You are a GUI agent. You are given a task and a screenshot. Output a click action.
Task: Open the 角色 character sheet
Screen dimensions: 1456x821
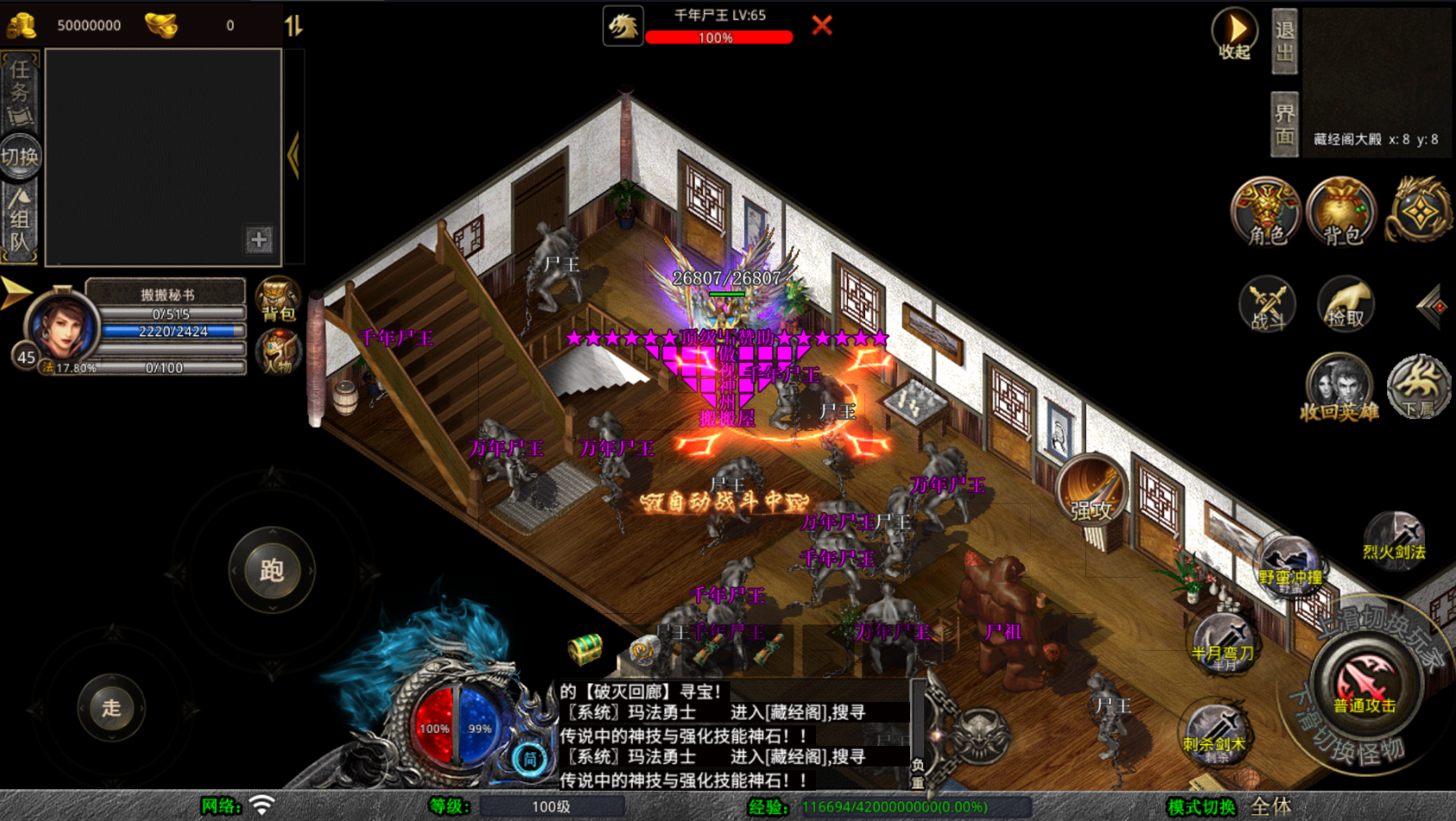[1265, 212]
